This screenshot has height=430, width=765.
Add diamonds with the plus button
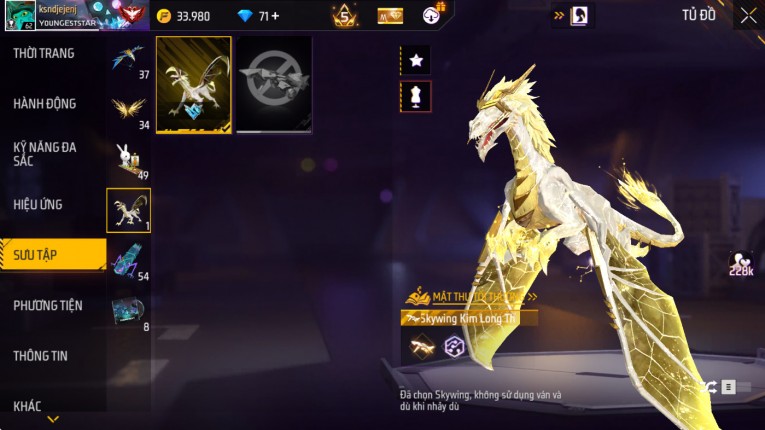click(x=275, y=16)
